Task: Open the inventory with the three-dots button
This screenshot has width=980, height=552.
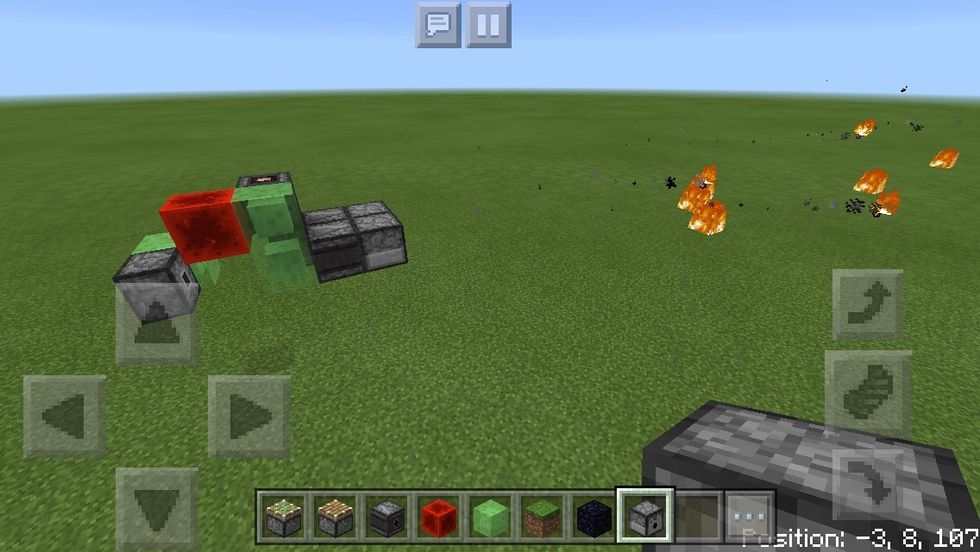Action: coord(750,516)
